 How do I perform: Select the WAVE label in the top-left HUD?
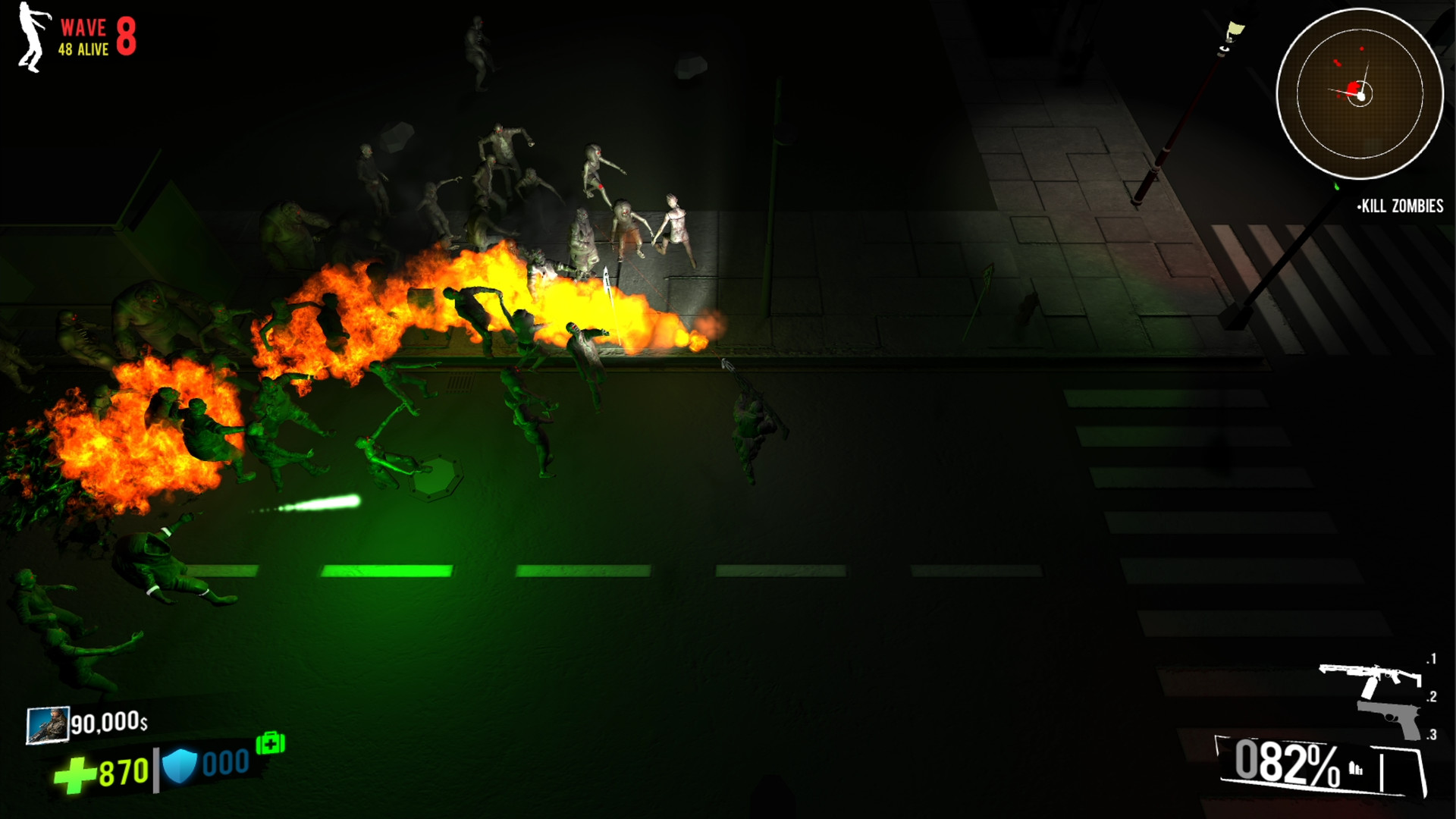tap(83, 28)
